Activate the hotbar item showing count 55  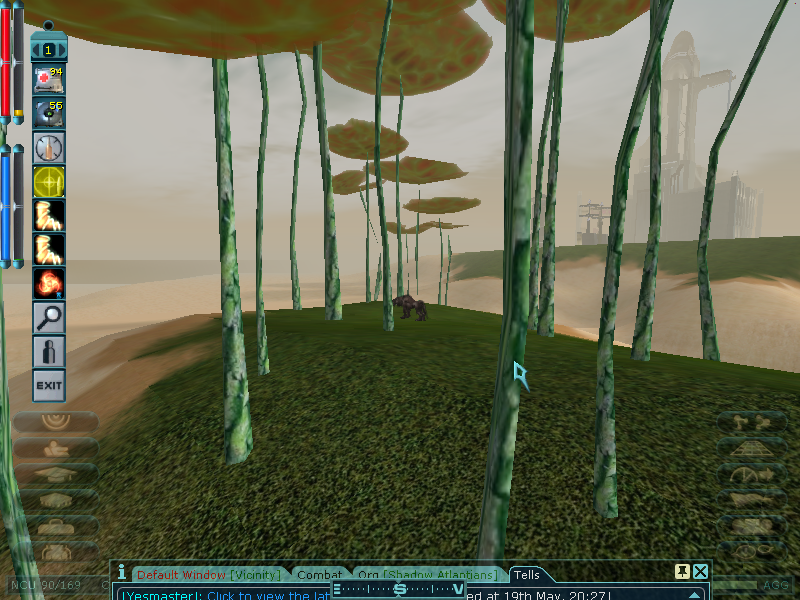pos(49,113)
